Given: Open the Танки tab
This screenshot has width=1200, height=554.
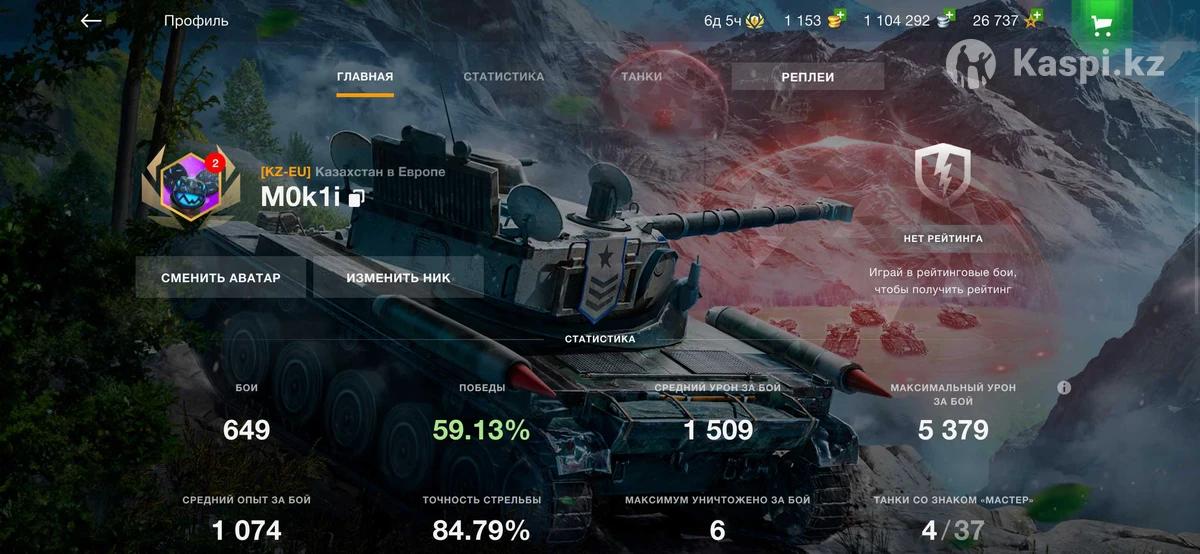Looking at the screenshot, I should pos(641,77).
